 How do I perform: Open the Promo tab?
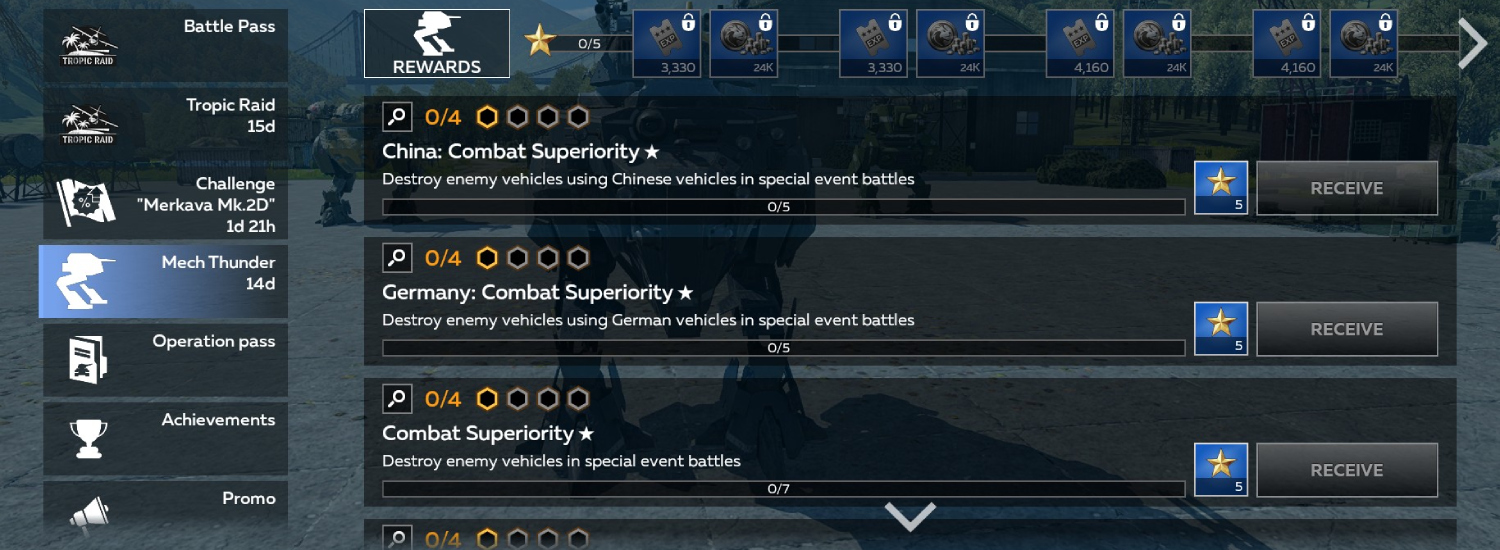click(165, 510)
